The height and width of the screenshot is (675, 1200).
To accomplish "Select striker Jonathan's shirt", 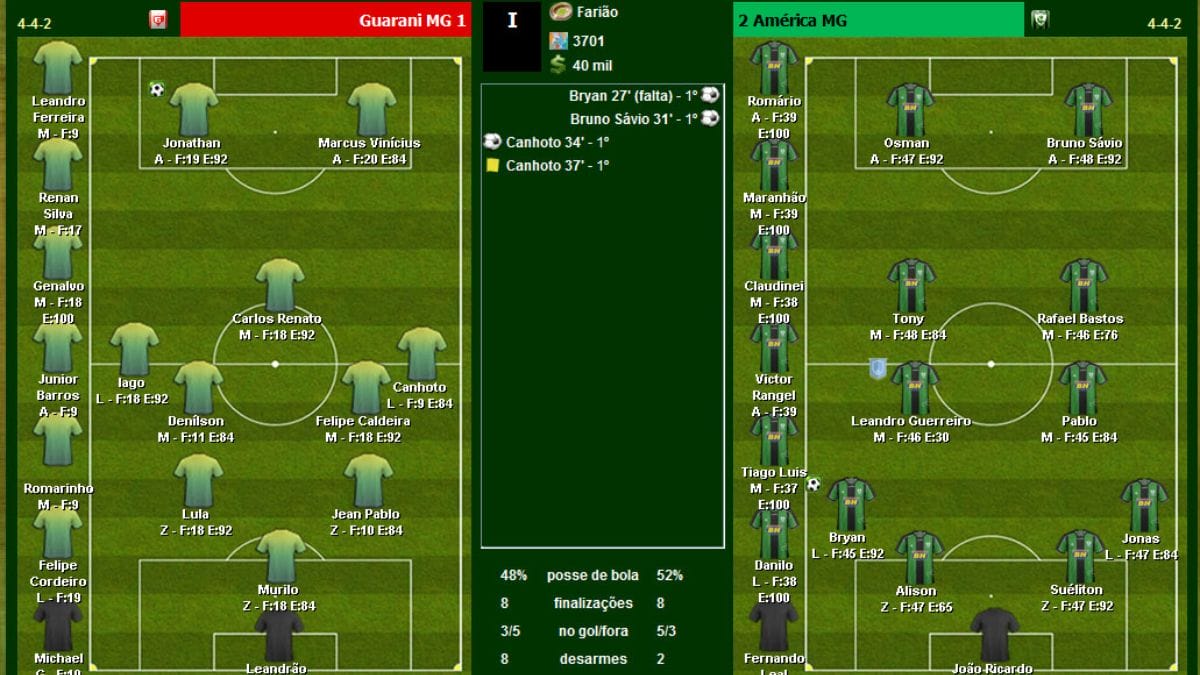I will click(x=193, y=109).
